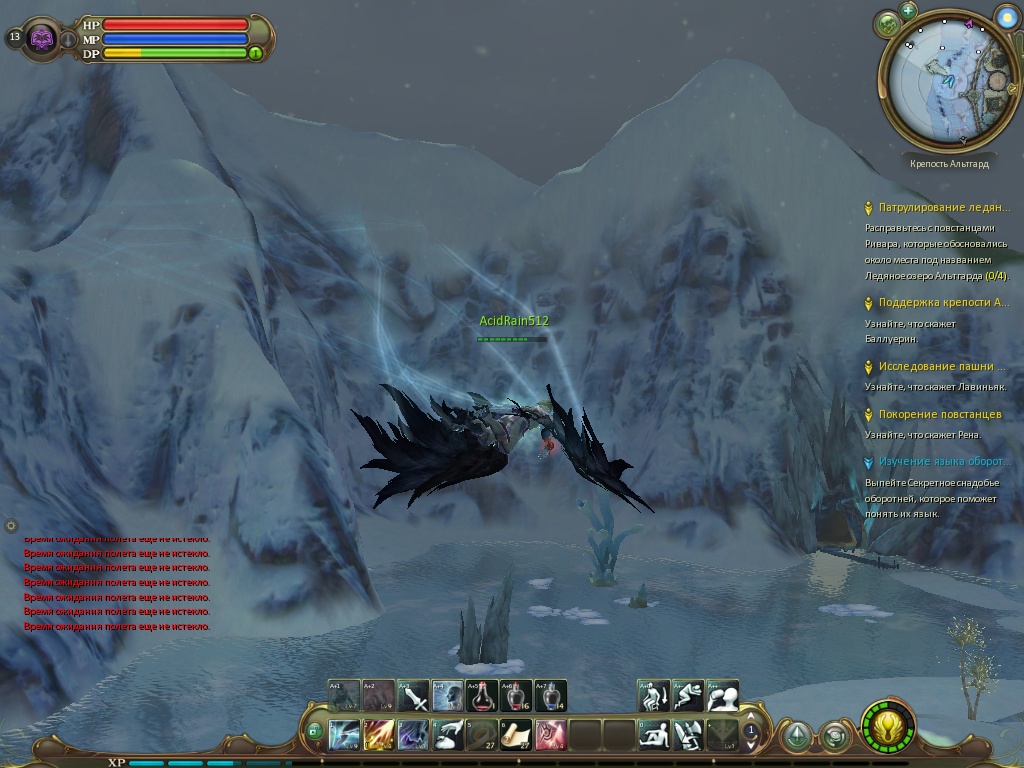Open the purple class emblem portrait
The image size is (1024, 768).
pyautogui.click(x=41, y=38)
